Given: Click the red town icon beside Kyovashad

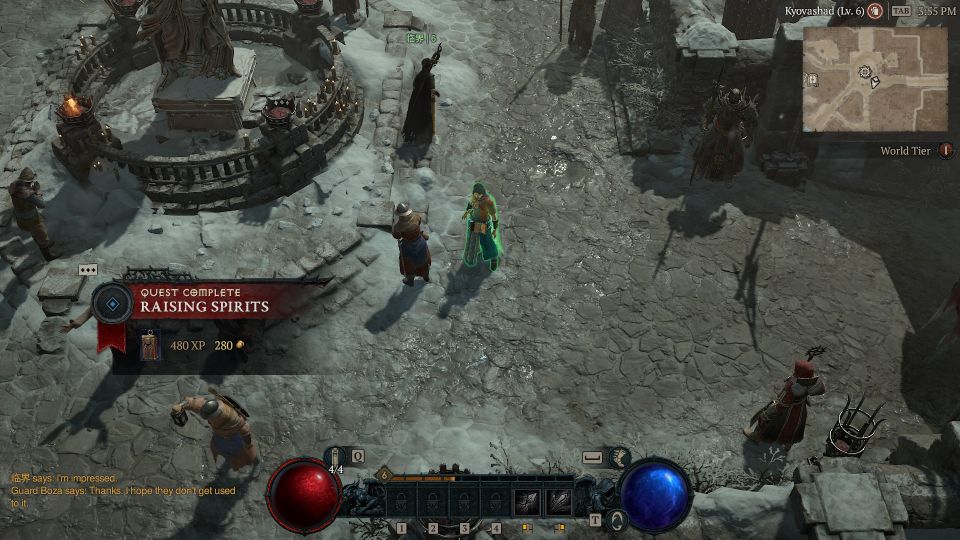Looking at the screenshot, I should pyautogui.click(x=875, y=11).
